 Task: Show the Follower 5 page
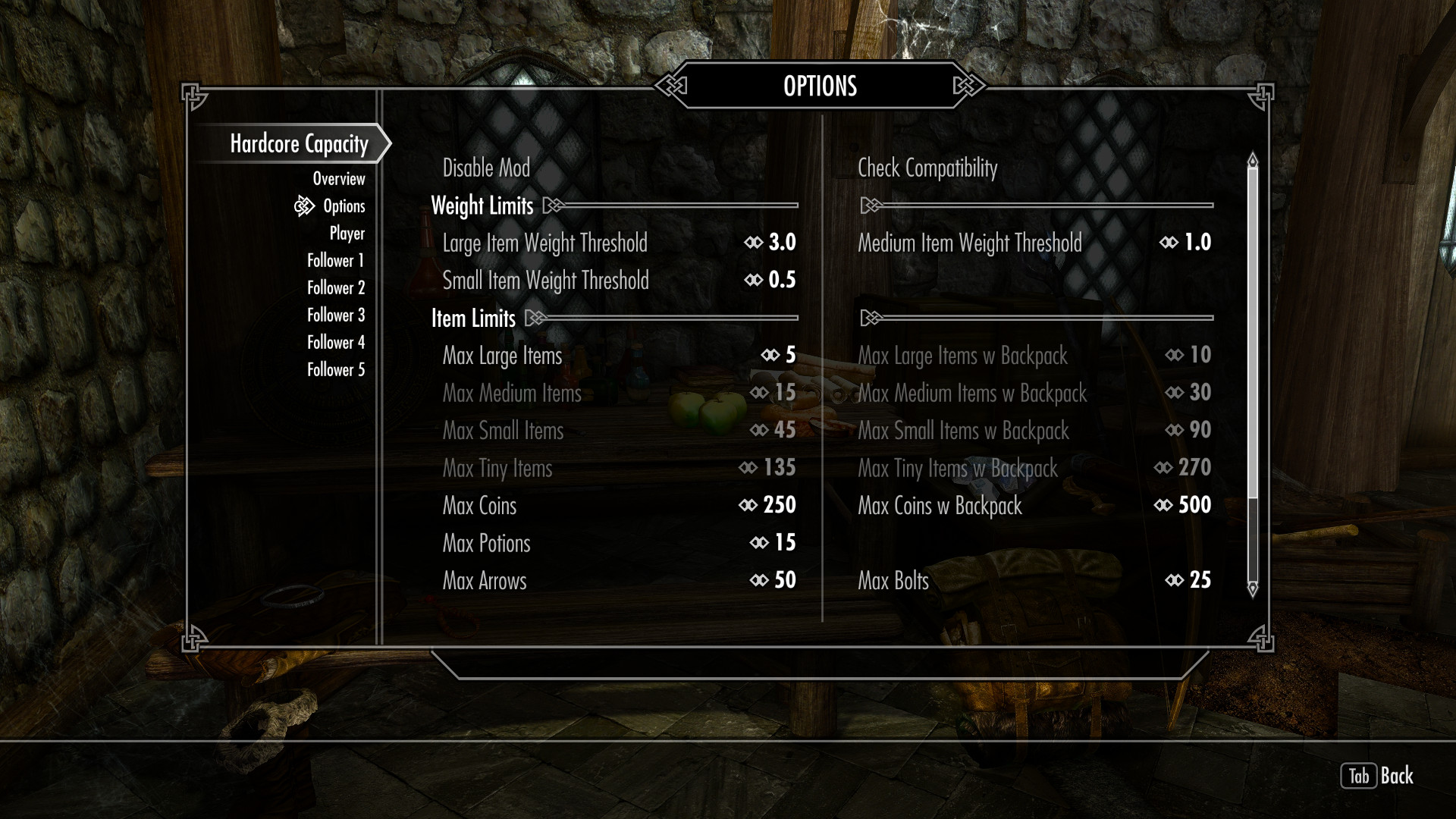pos(335,370)
